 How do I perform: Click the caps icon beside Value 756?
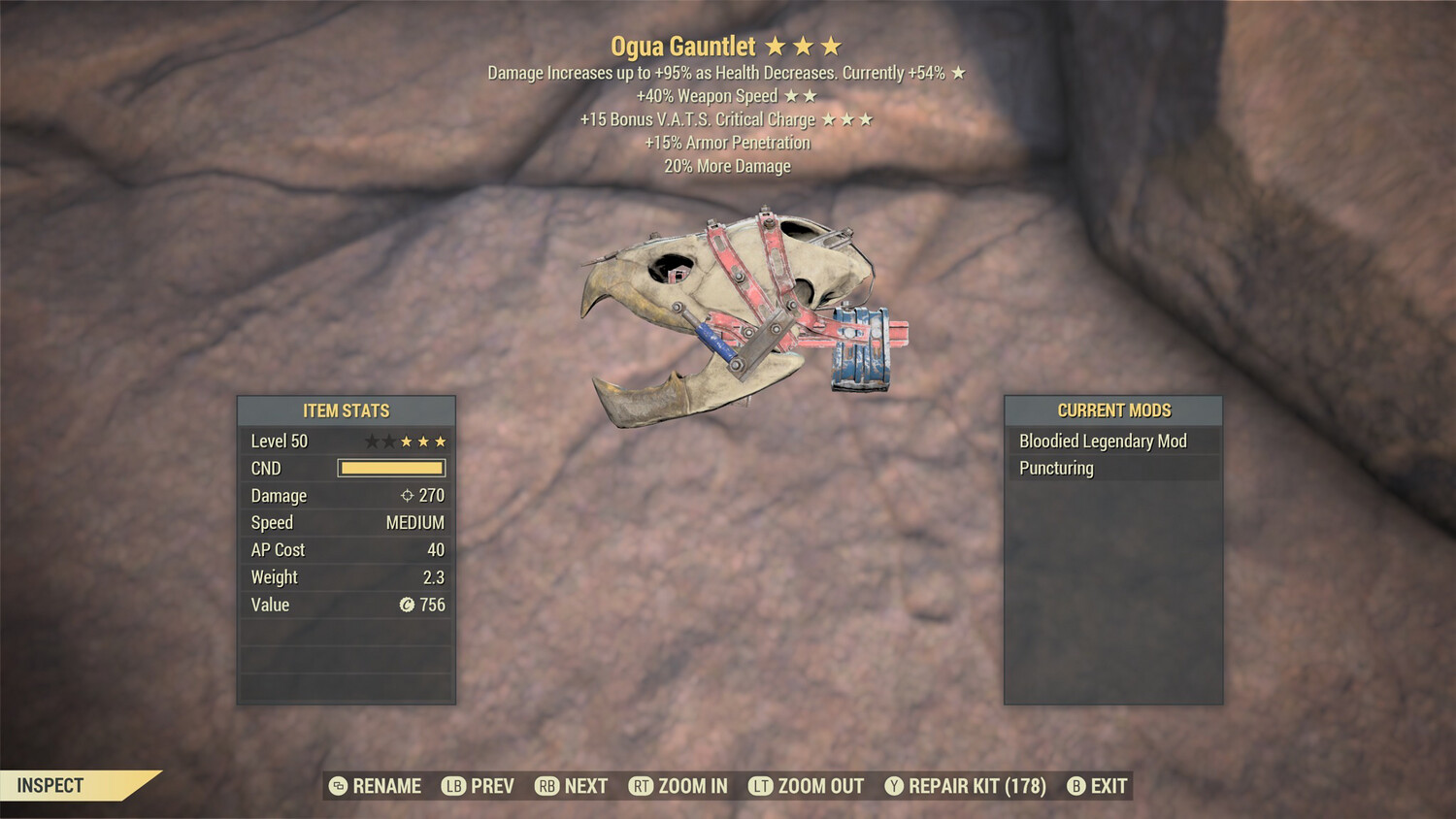407,605
